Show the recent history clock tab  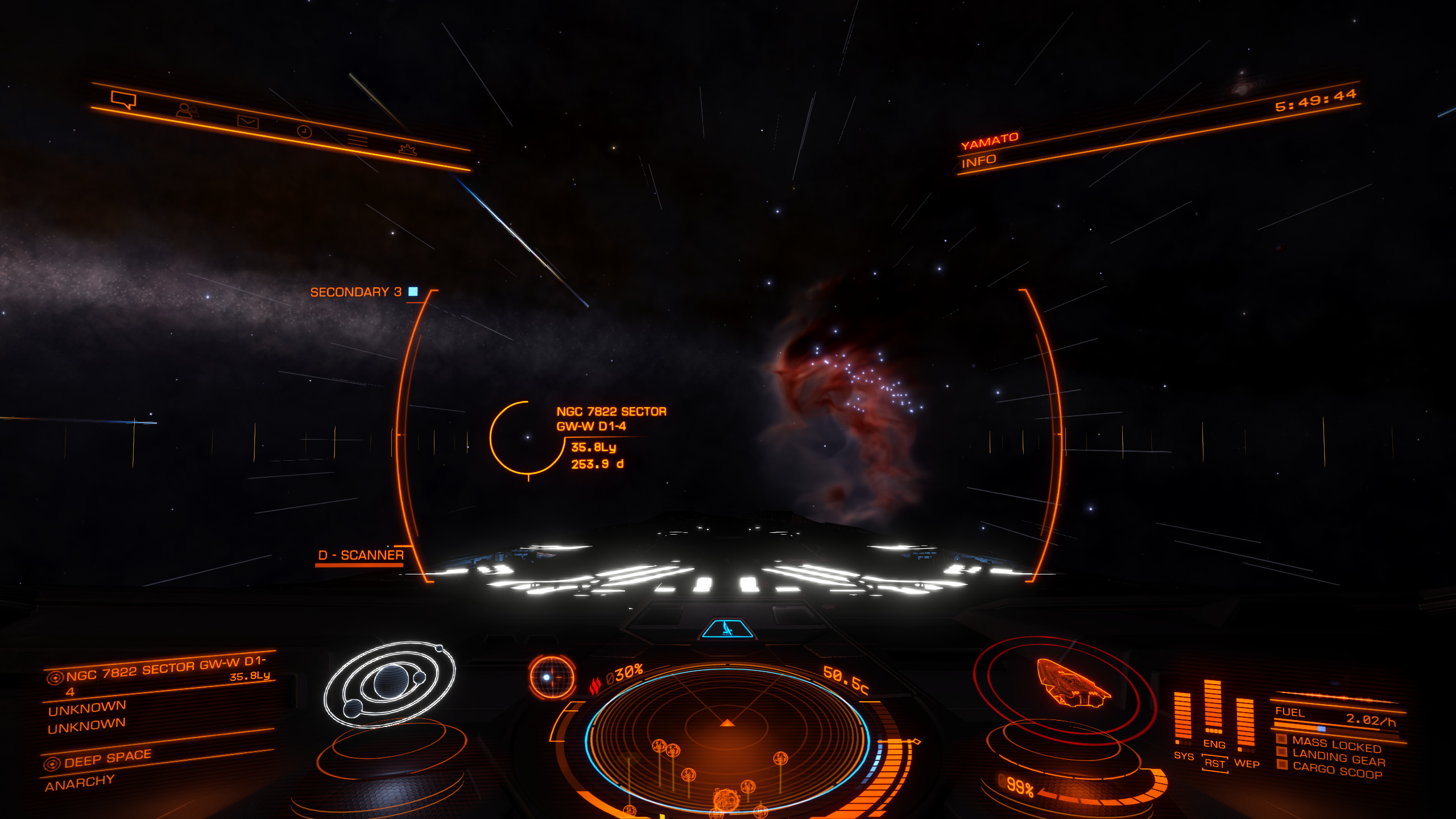coord(304,131)
